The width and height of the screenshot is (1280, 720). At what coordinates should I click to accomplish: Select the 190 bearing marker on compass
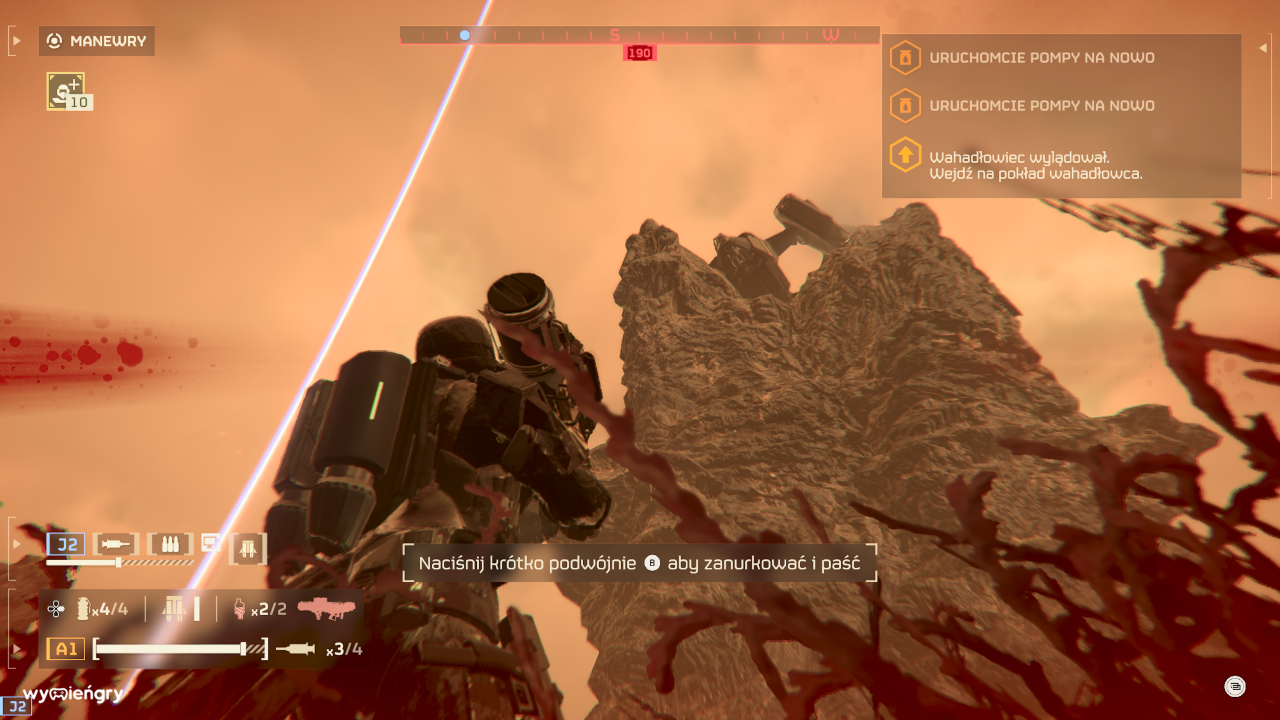coord(639,52)
